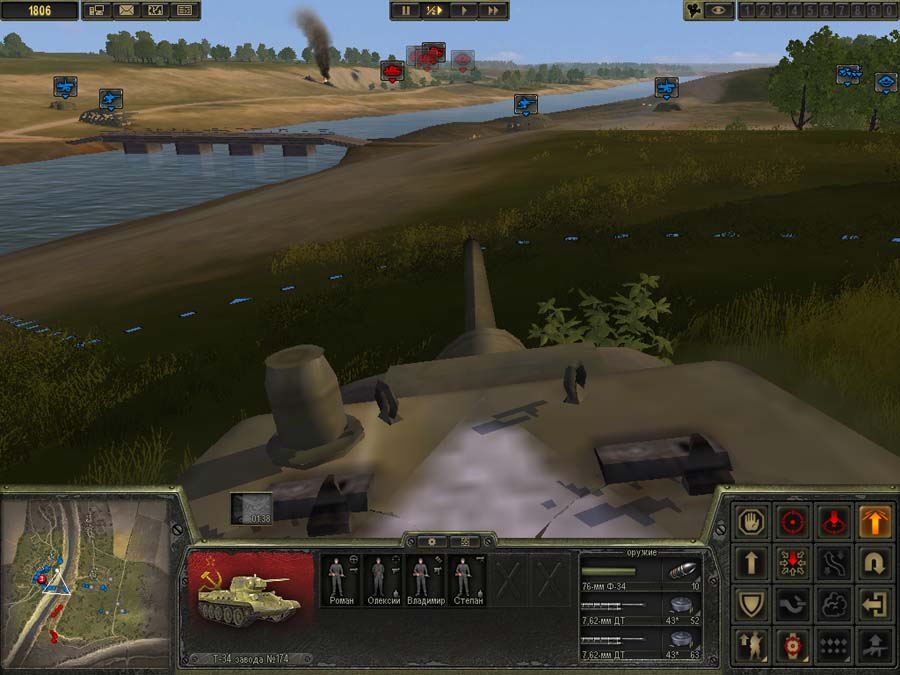This screenshot has height=675, width=900.
Task: Open the messages envelope icon
Action: pos(126,10)
